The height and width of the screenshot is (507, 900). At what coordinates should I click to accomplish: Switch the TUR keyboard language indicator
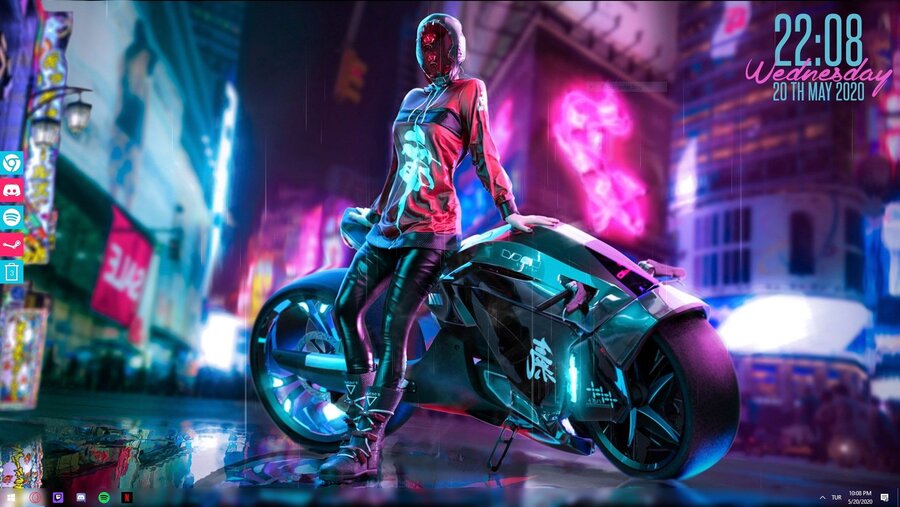(x=837, y=497)
